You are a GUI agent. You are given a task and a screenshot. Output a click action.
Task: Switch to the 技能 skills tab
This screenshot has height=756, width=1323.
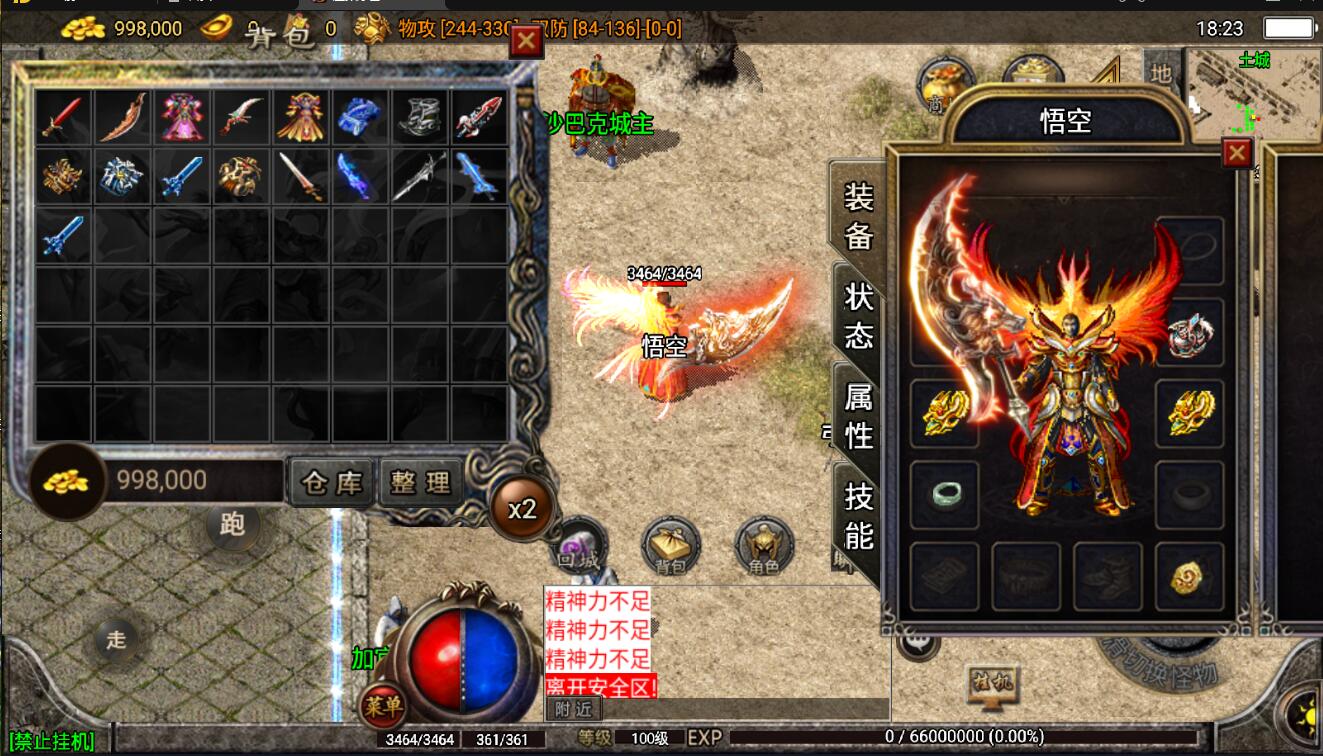858,516
